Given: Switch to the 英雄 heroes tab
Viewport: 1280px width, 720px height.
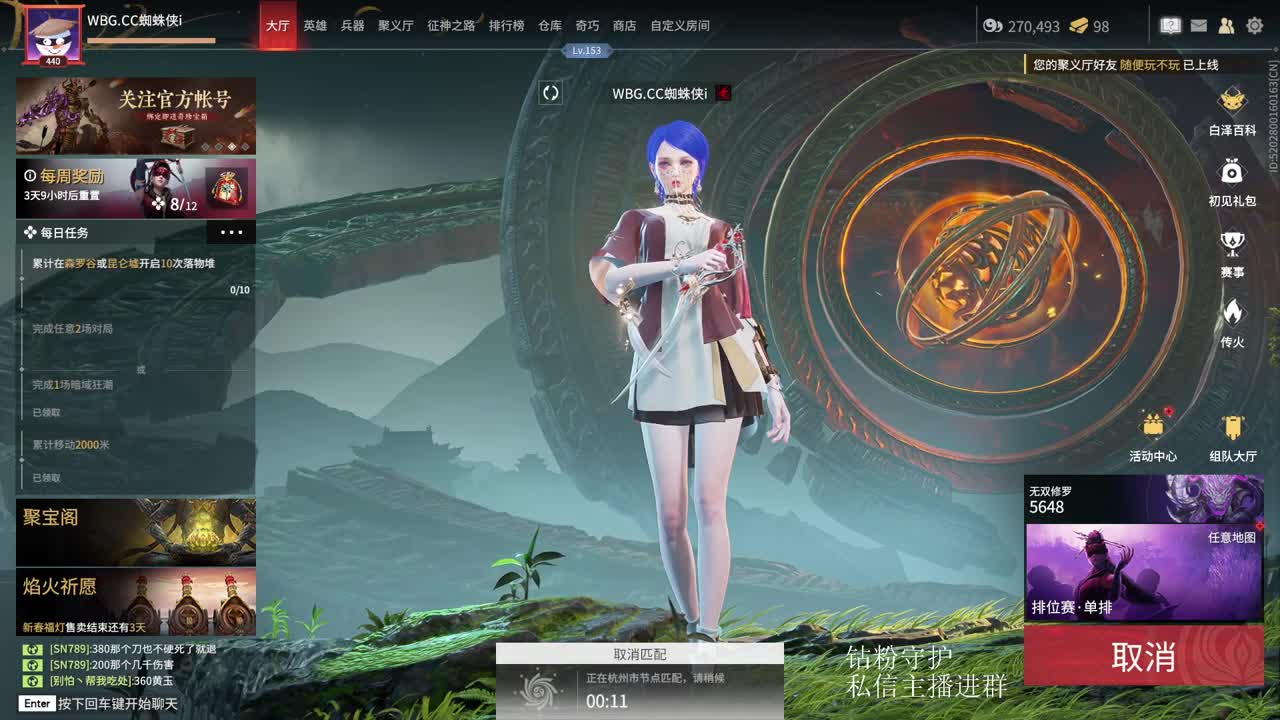Looking at the screenshot, I should 313,27.
